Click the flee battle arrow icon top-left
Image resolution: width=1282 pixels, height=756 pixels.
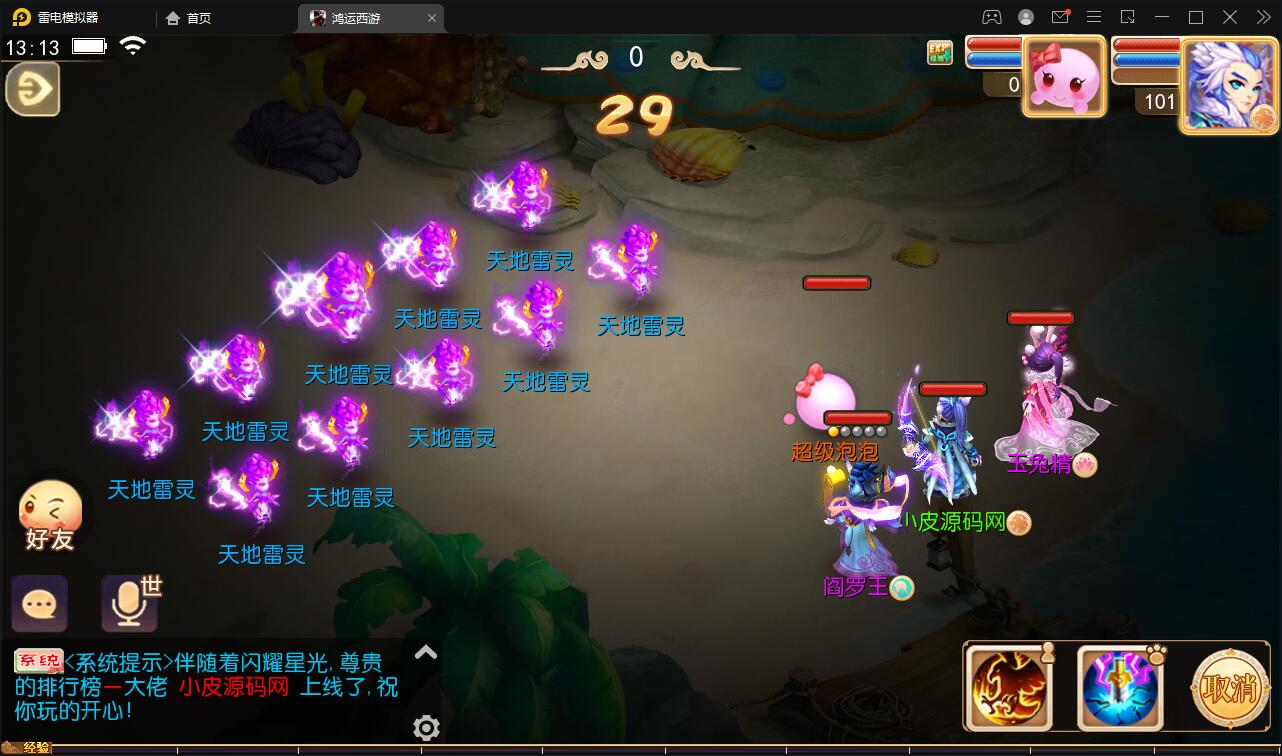pyautogui.click(x=32, y=89)
